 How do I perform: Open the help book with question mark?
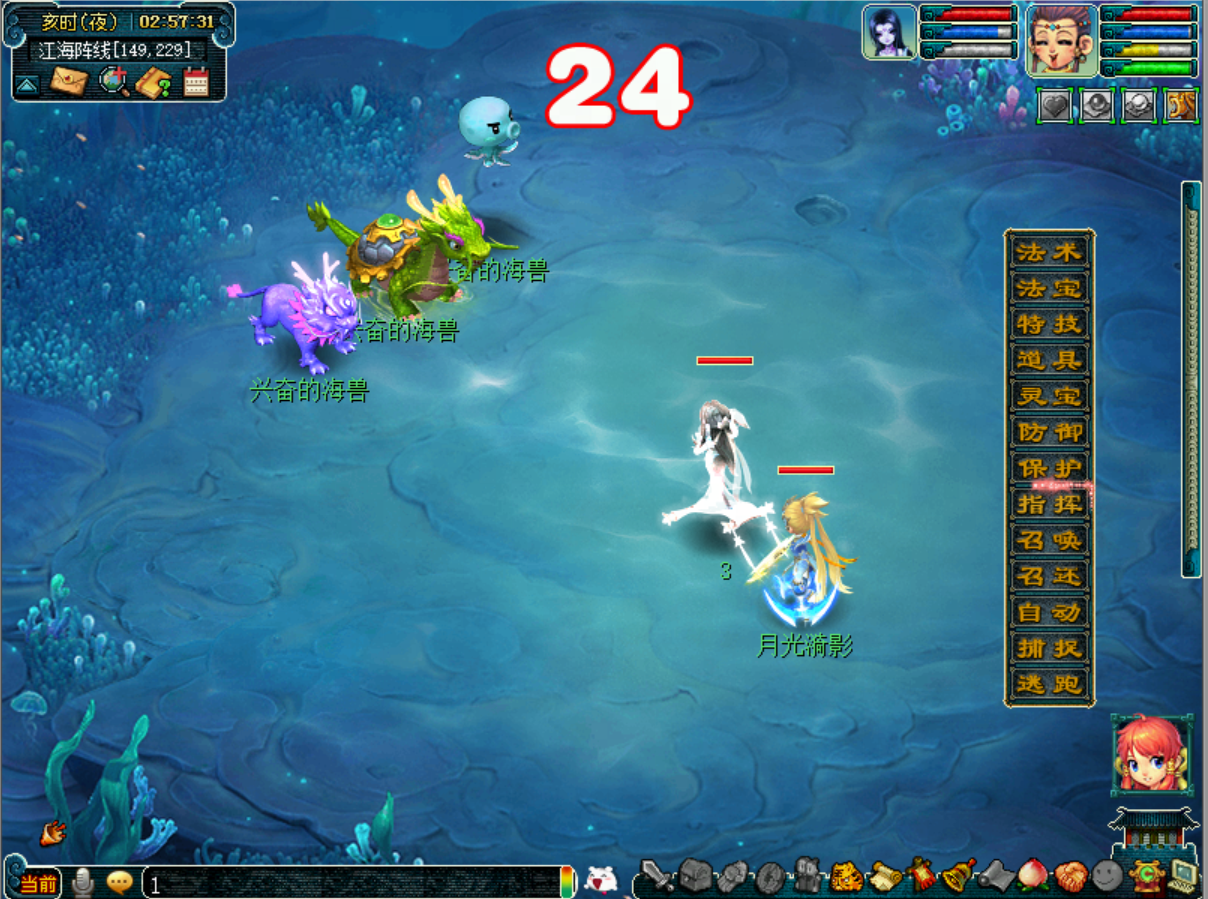[x=154, y=82]
